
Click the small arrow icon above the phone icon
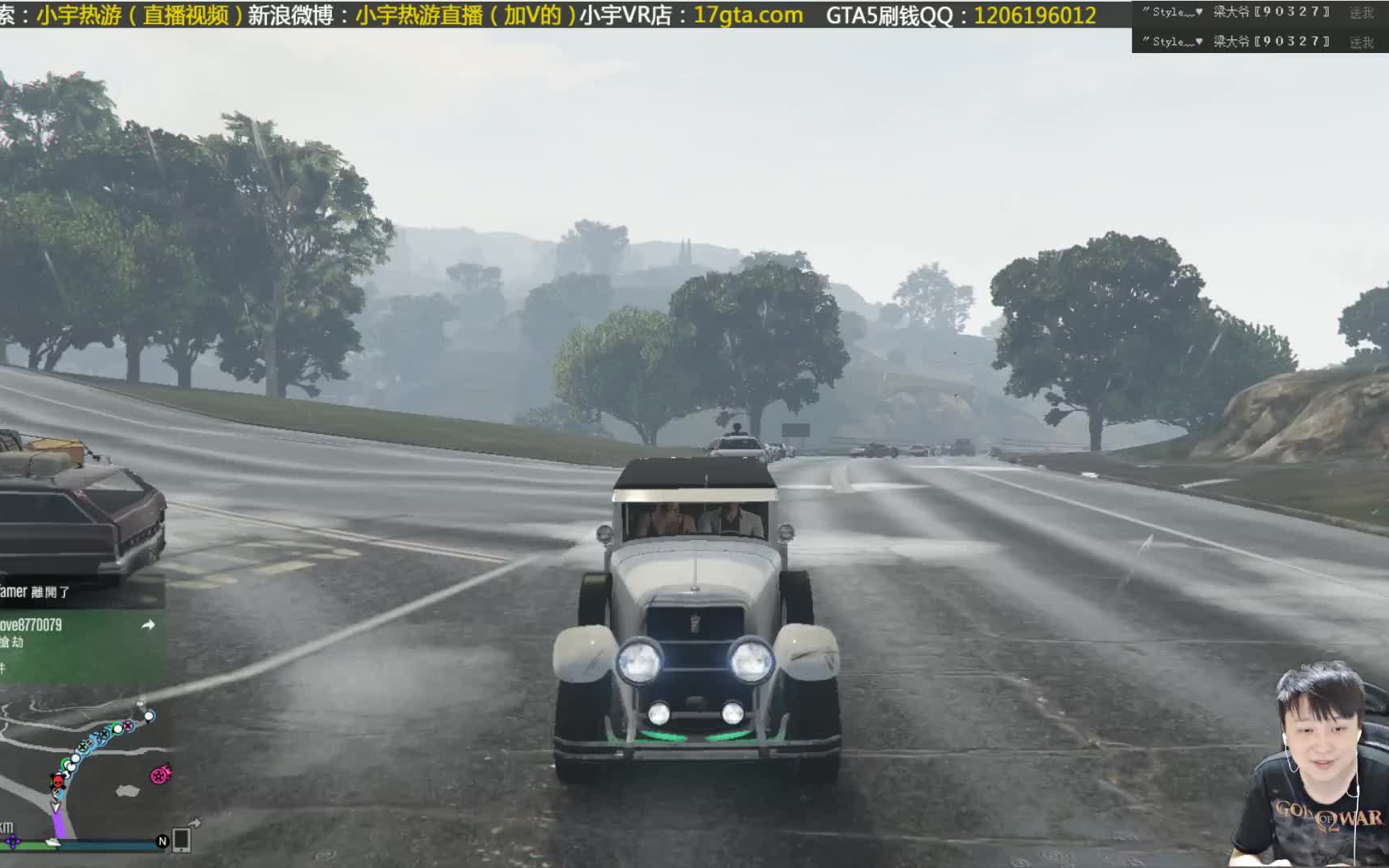click(195, 822)
